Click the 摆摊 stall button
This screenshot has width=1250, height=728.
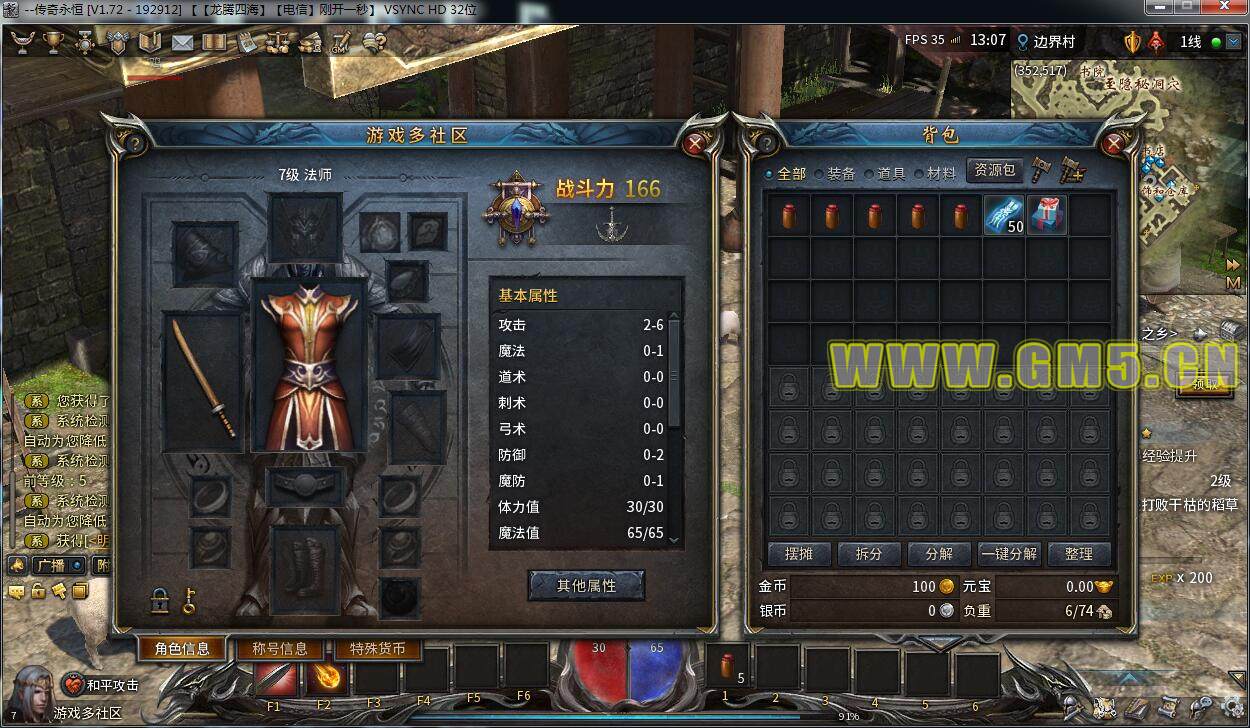798,554
